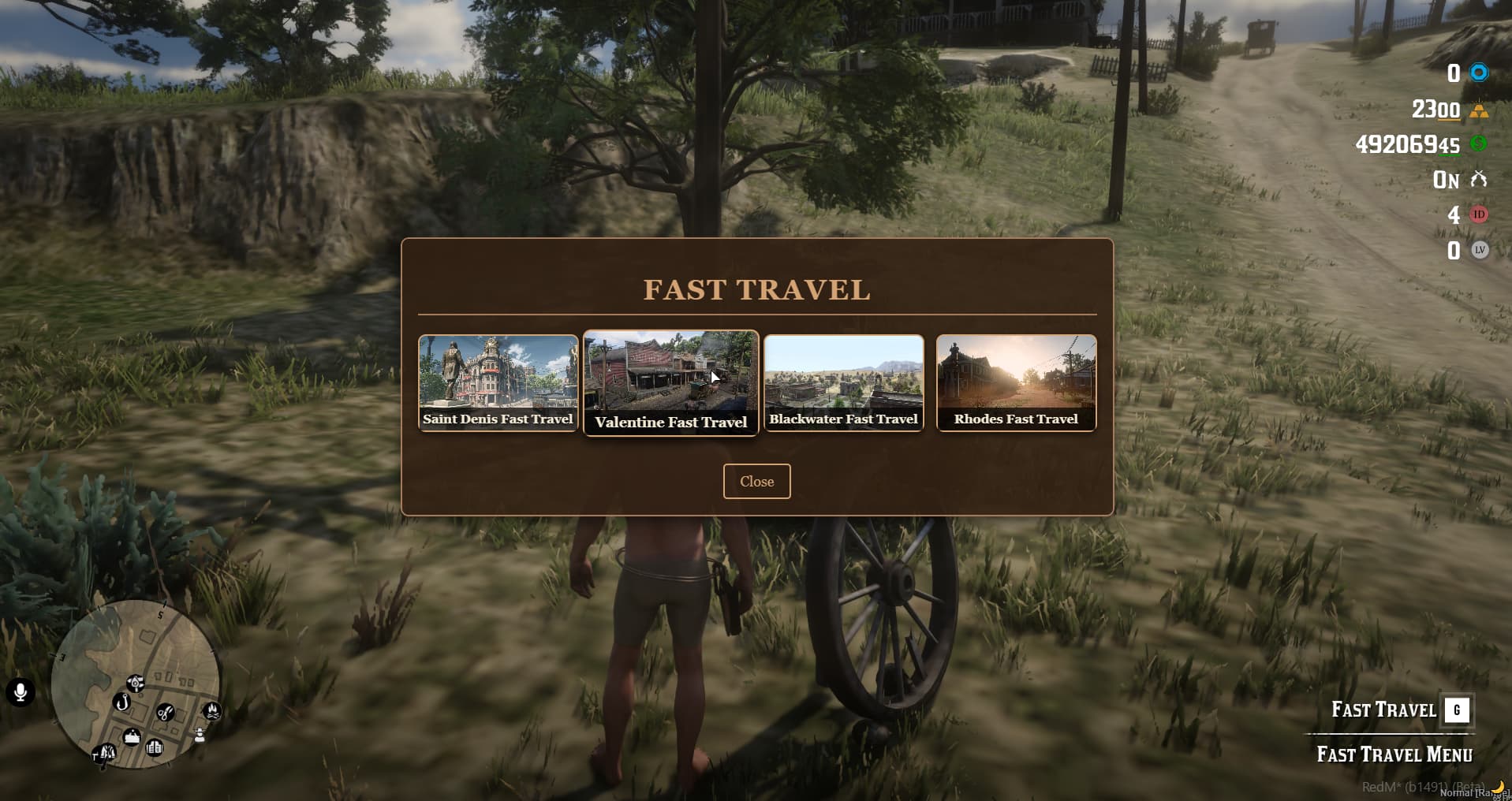Choose Saint Denis Fast Travel

coord(498,383)
